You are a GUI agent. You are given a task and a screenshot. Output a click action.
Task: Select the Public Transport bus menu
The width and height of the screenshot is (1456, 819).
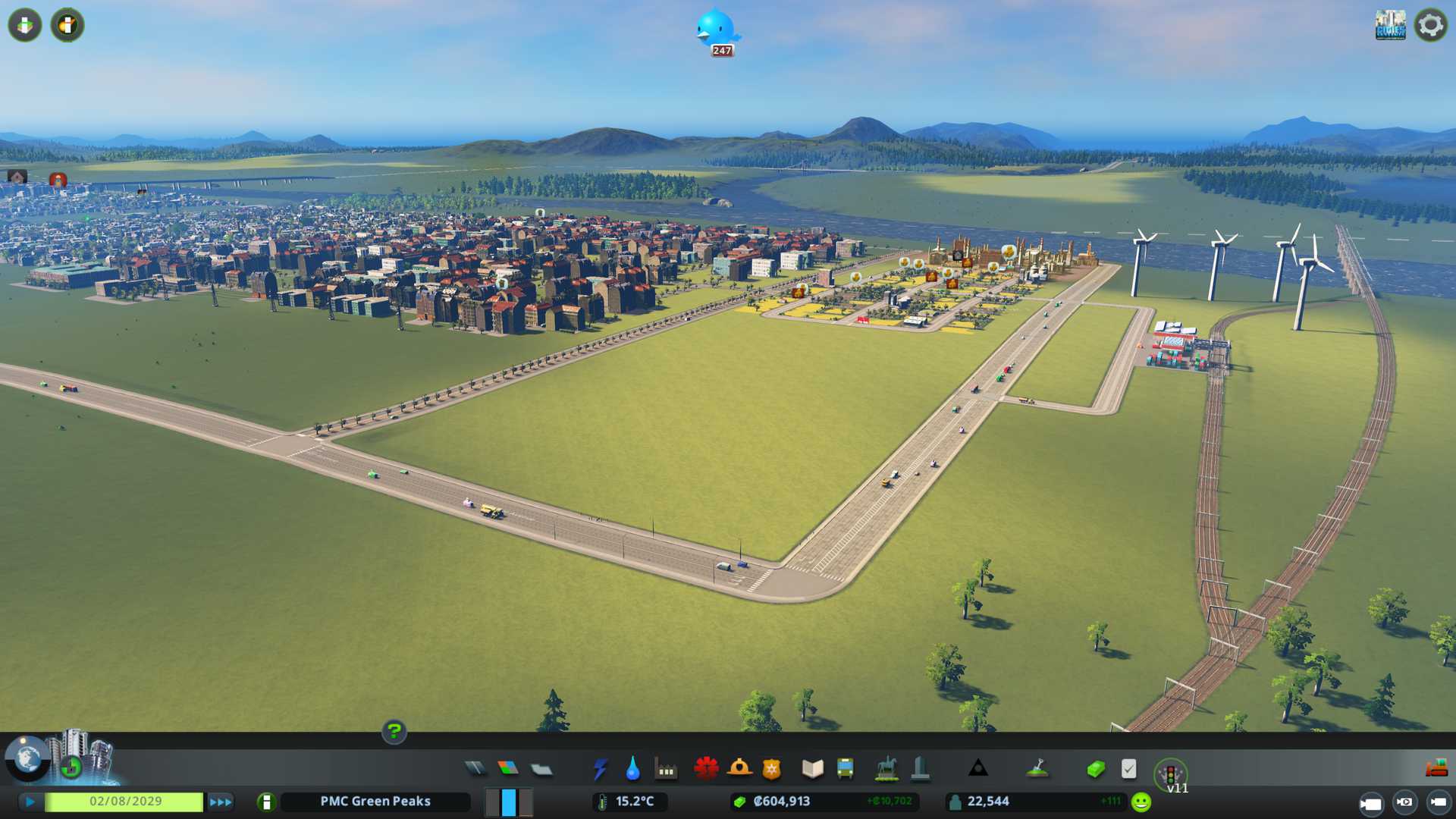[x=845, y=769]
